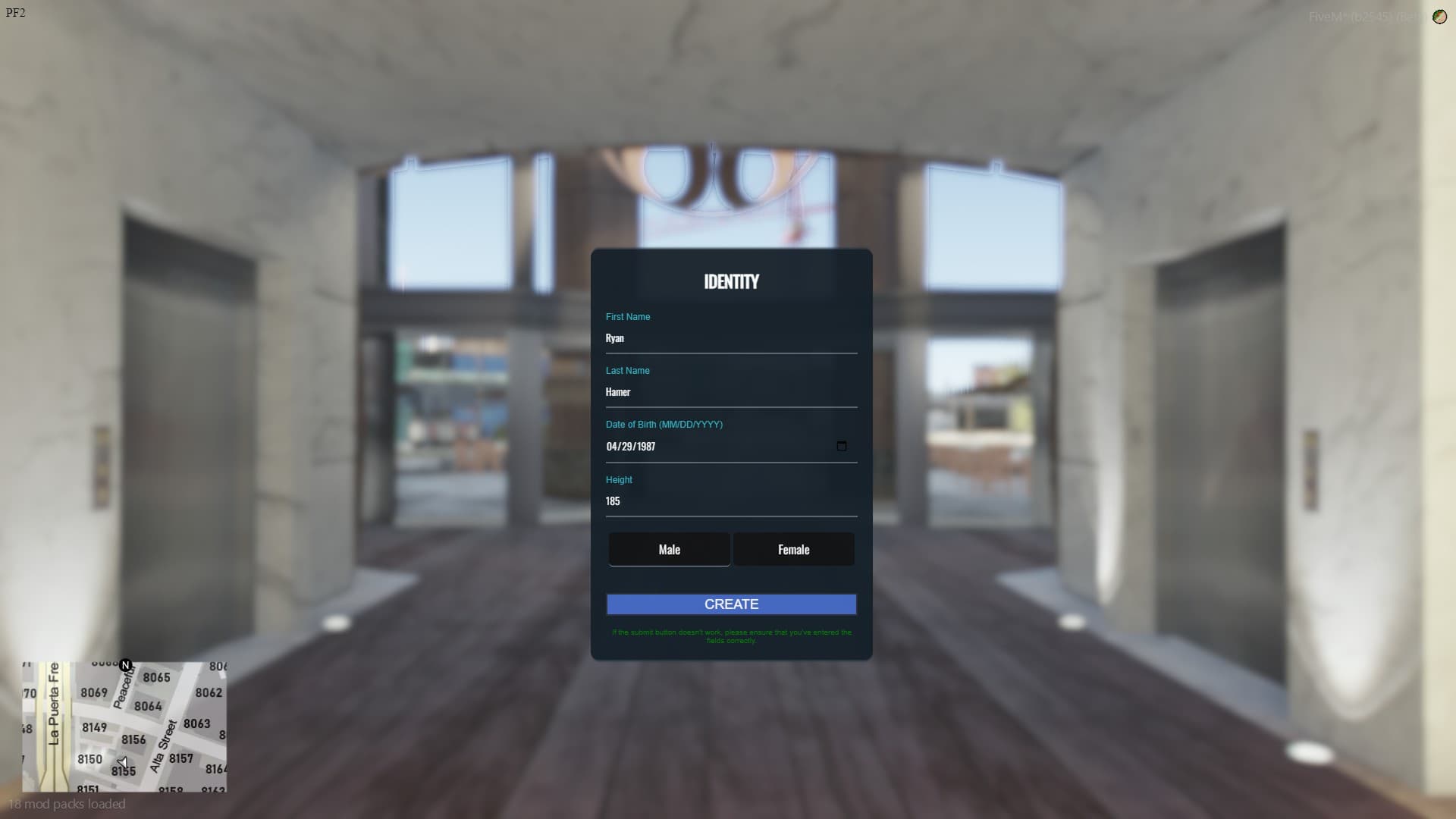Image resolution: width=1456 pixels, height=819 pixels.
Task: Click the green hint text under CREATE
Action: pyautogui.click(x=730, y=636)
